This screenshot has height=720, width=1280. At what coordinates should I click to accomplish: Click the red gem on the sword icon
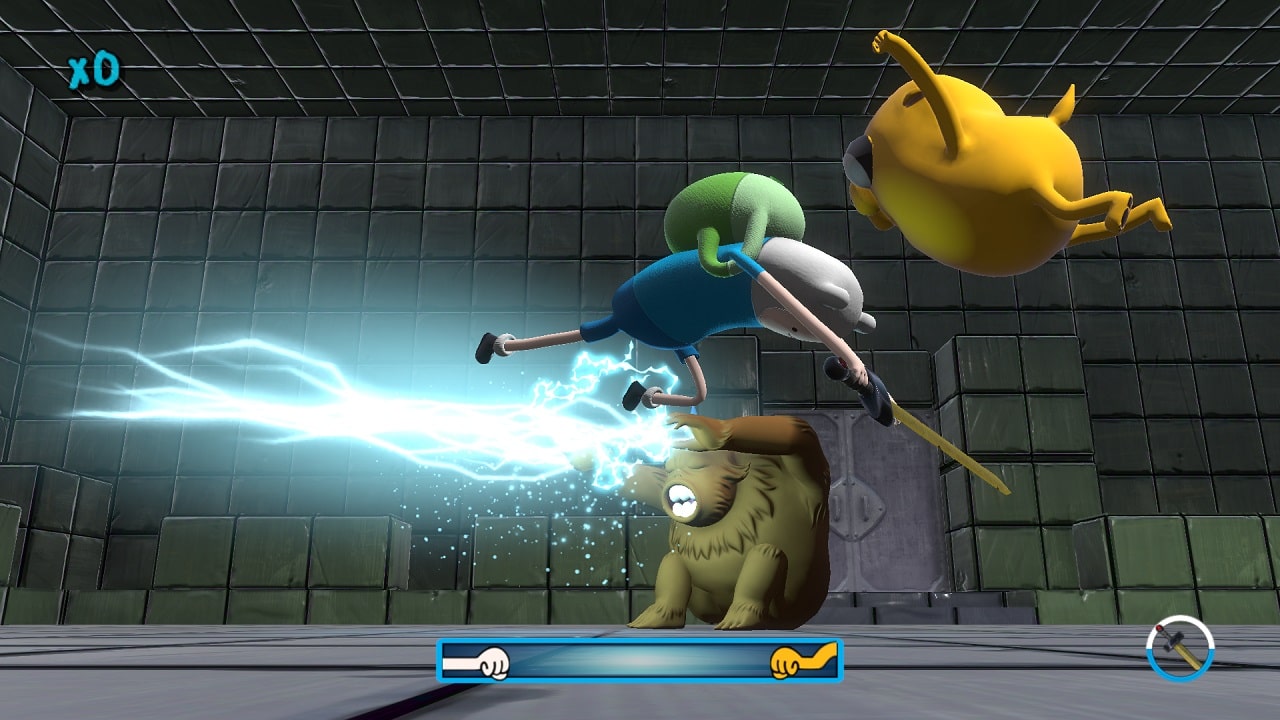click(x=1159, y=629)
